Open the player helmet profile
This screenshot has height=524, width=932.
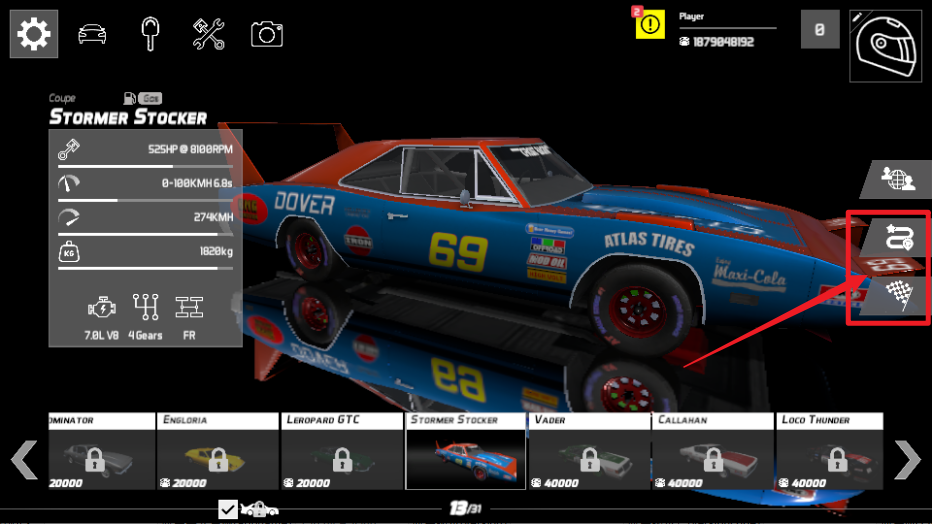[x=885, y=45]
